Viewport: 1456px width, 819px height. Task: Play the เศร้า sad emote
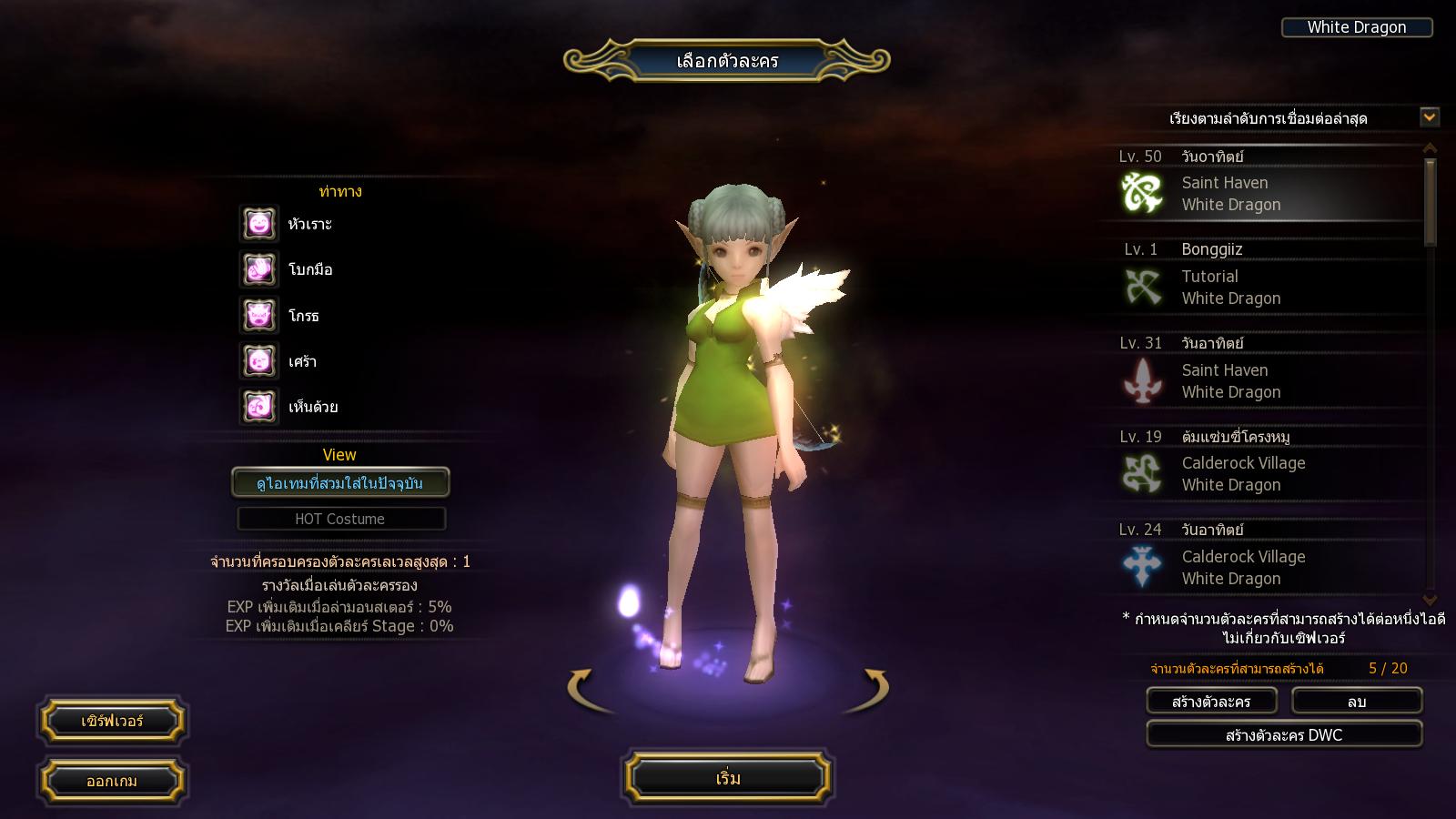[259, 361]
